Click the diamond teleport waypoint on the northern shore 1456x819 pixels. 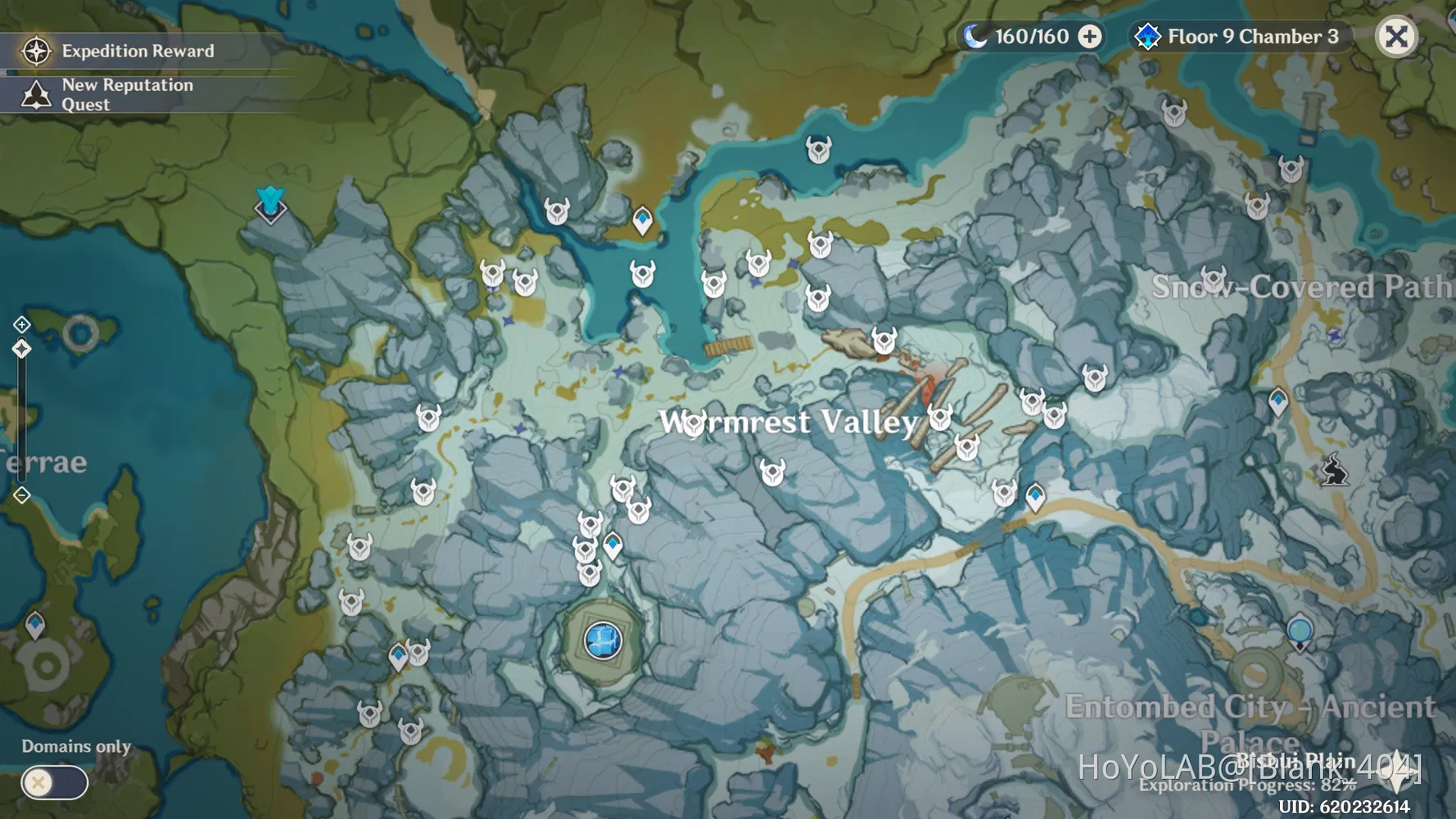coord(642,218)
